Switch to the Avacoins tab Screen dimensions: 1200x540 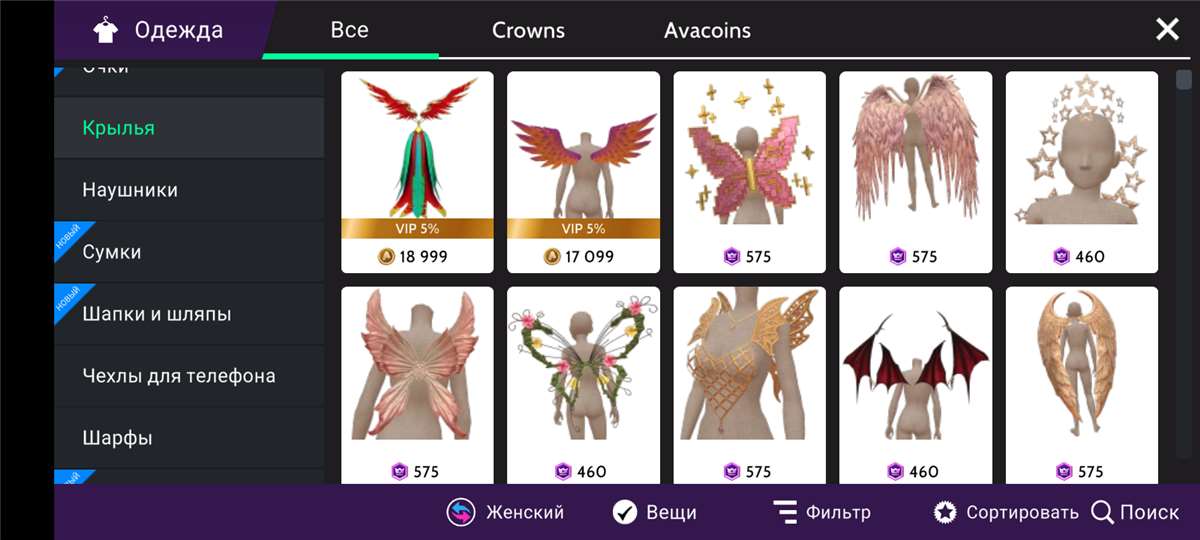click(707, 30)
